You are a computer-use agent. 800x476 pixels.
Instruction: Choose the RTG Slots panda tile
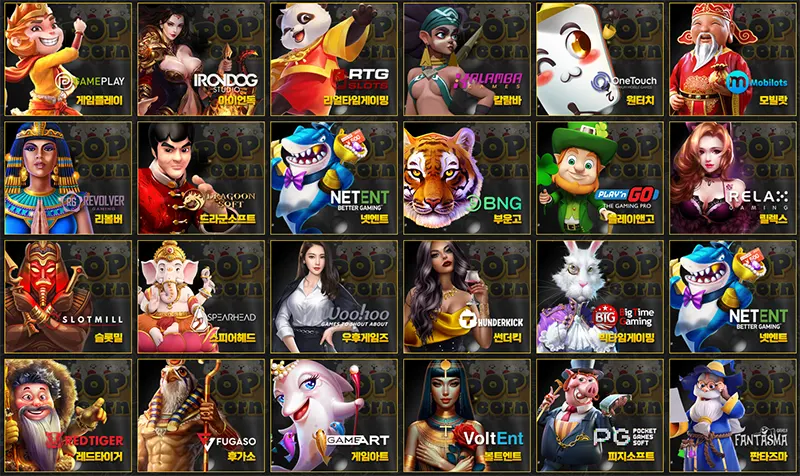point(333,58)
